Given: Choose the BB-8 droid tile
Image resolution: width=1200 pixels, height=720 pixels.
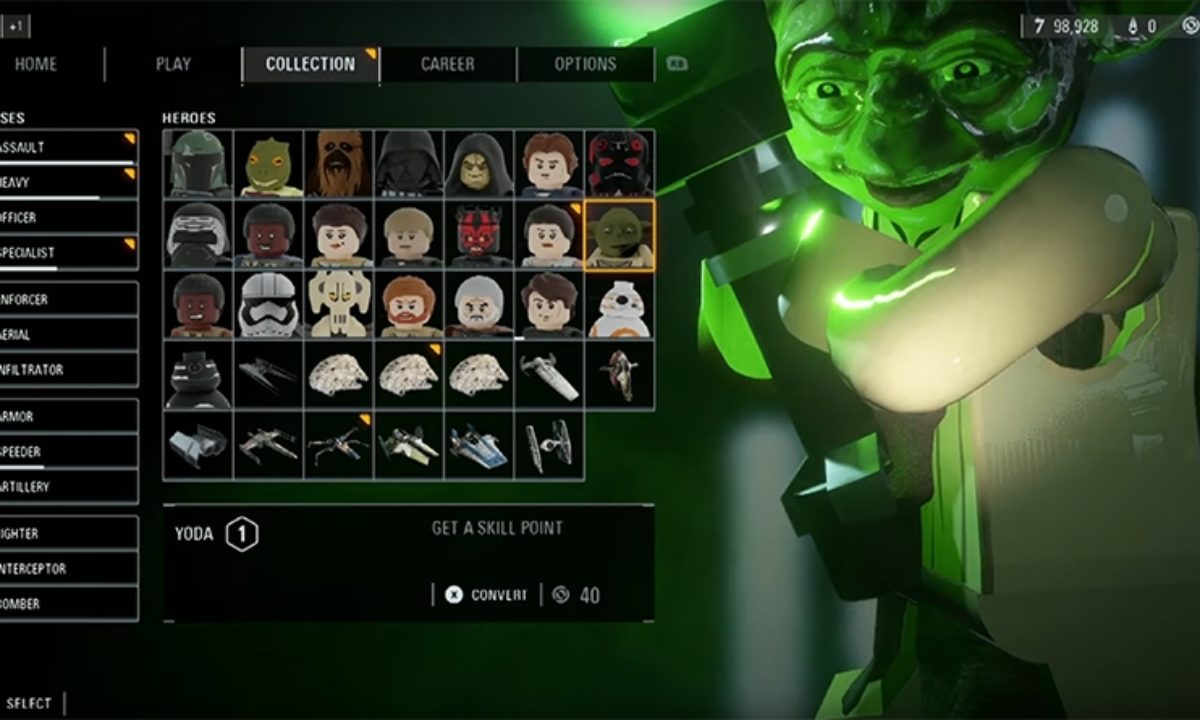Looking at the screenshot, I should tap(620, 305).
